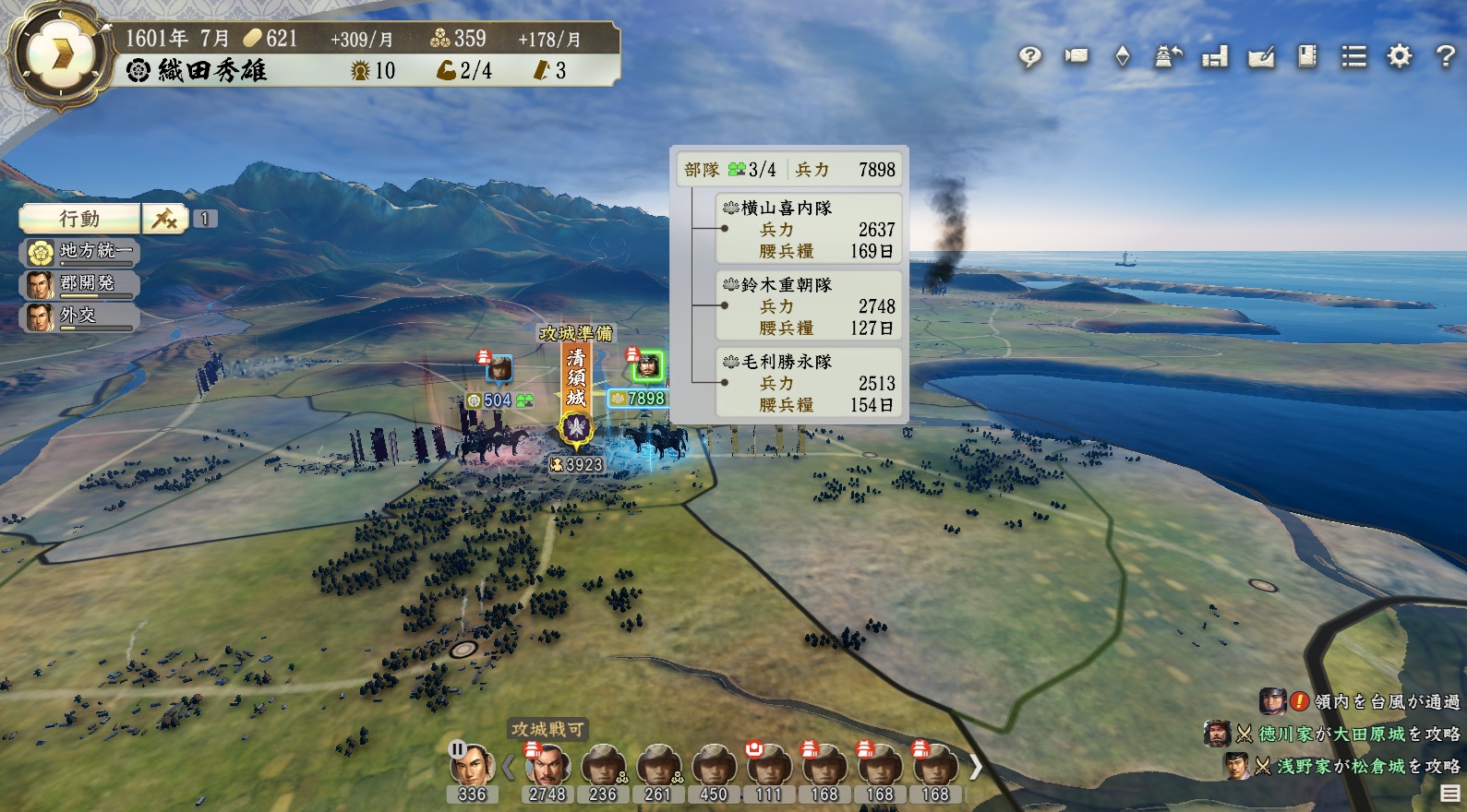This screenshot has width=1467, height=812.
Task: Open the 外交 diplomacy row
Action: coord(80,316)
